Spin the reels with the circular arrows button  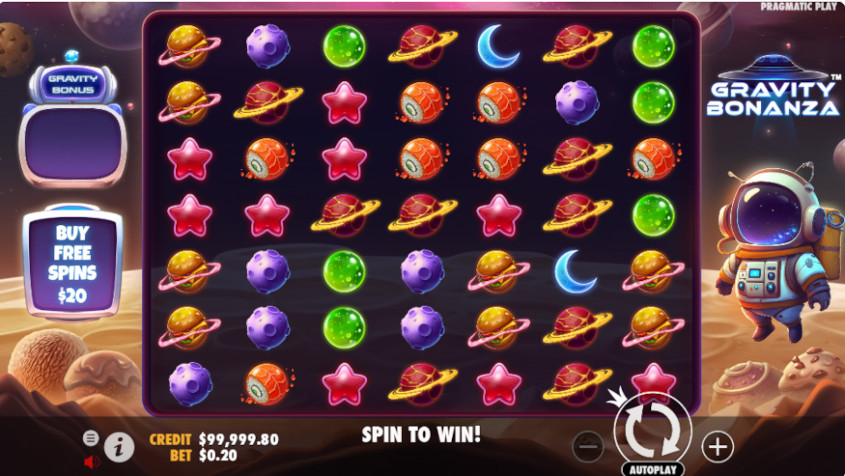click(651, 431)
